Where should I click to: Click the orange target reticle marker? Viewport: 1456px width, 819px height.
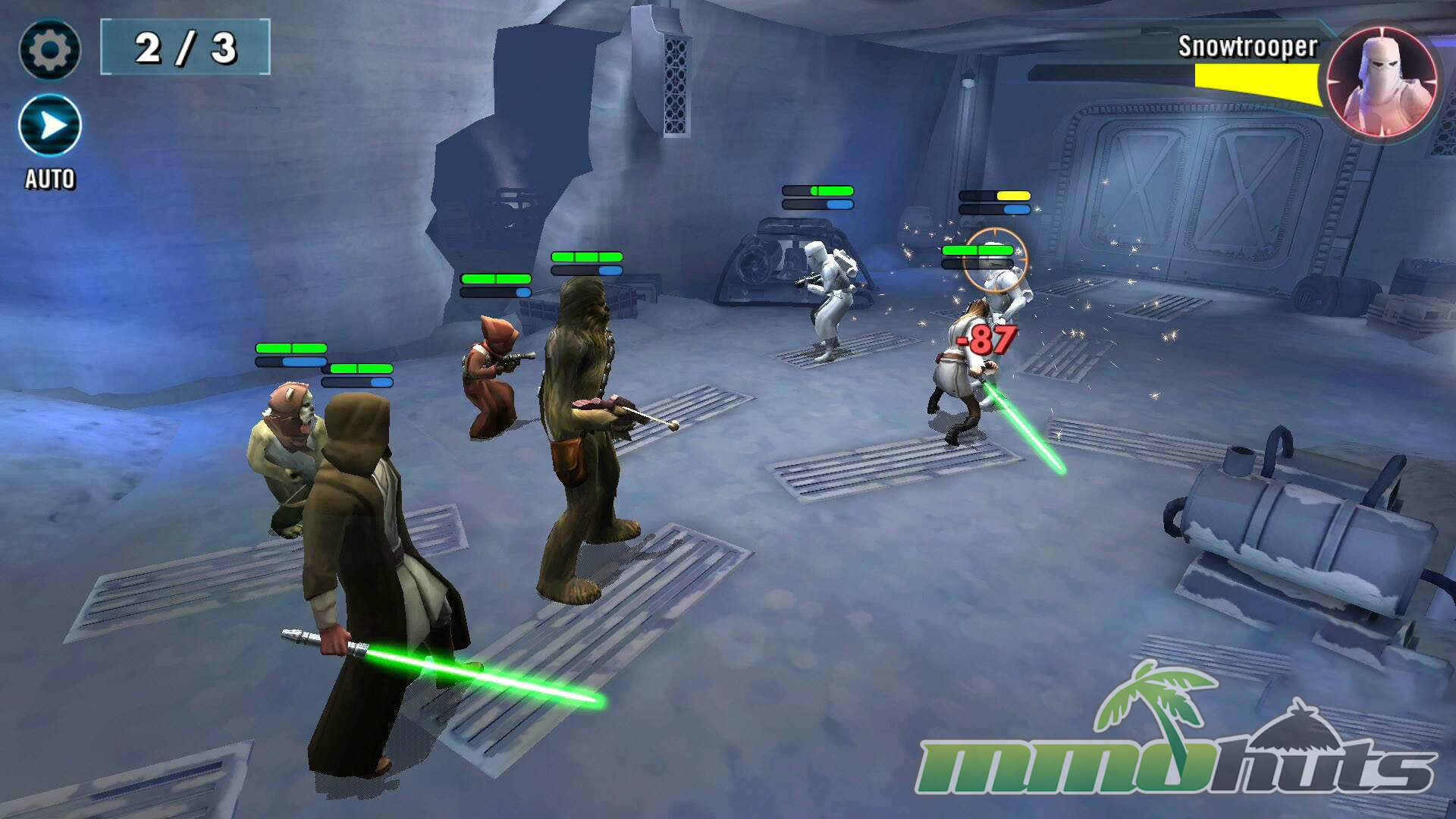996,259
